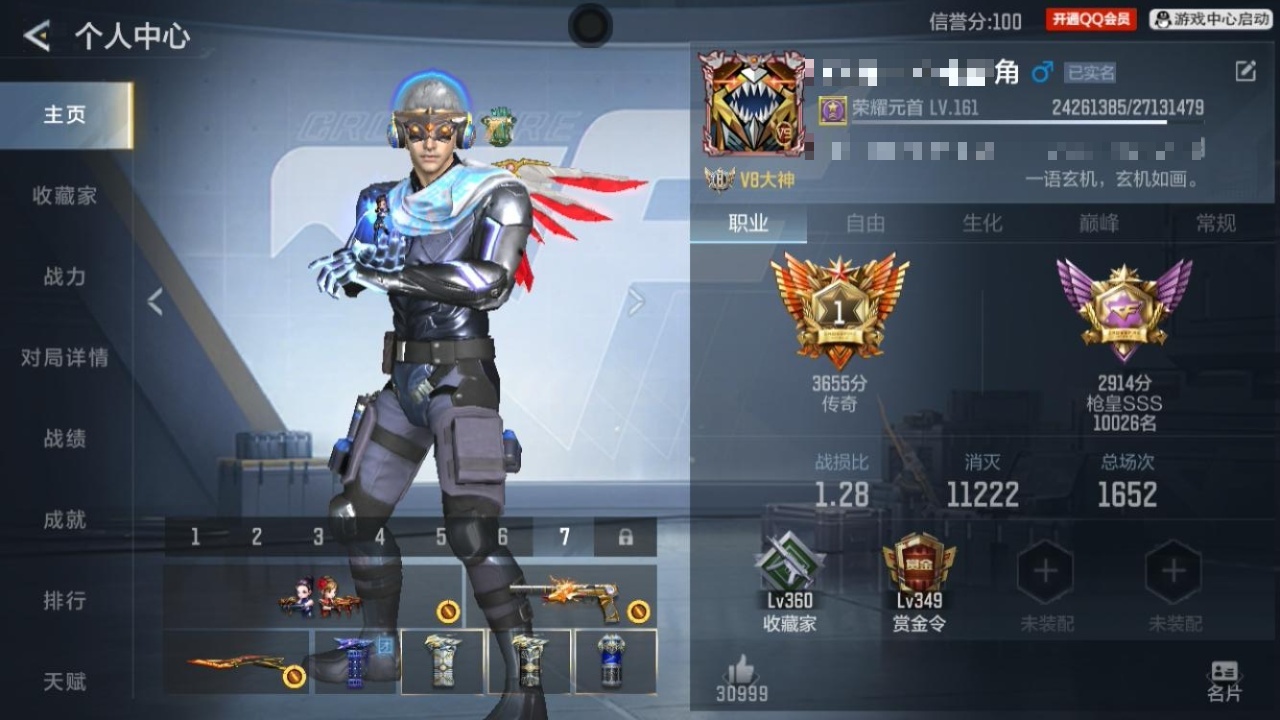Edit the profile with the pencil icon
Viewport: 1280px width, 720px height.
coord(1245,71)
